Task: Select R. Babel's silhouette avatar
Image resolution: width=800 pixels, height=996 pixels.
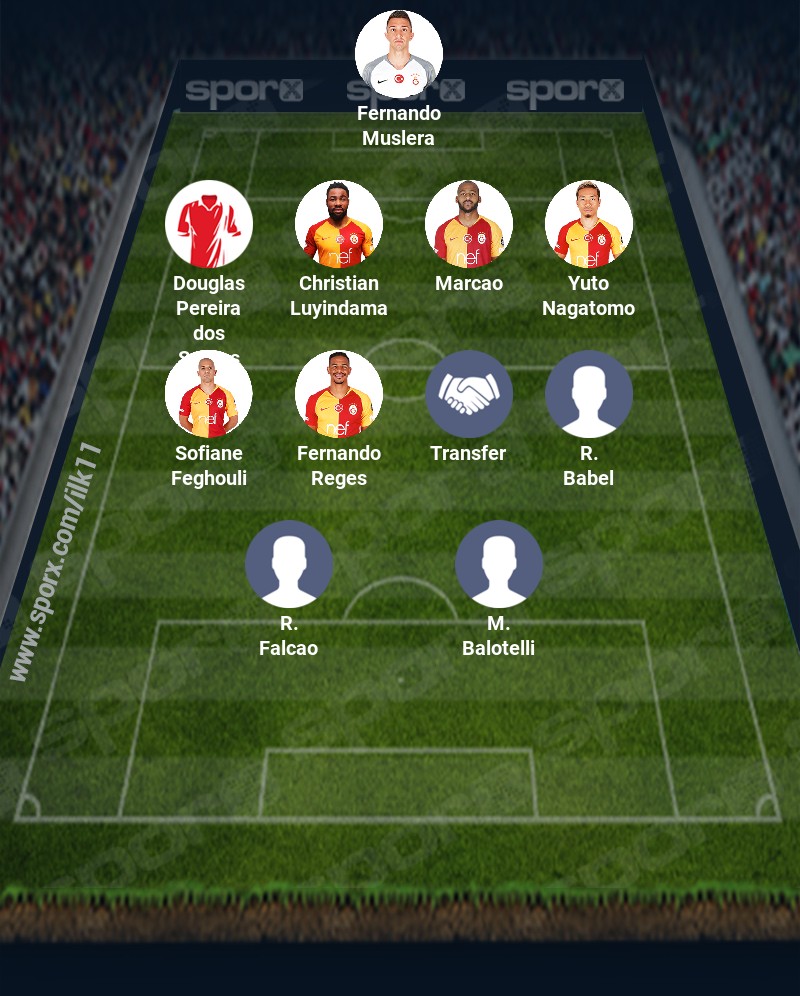Action: 589,394
